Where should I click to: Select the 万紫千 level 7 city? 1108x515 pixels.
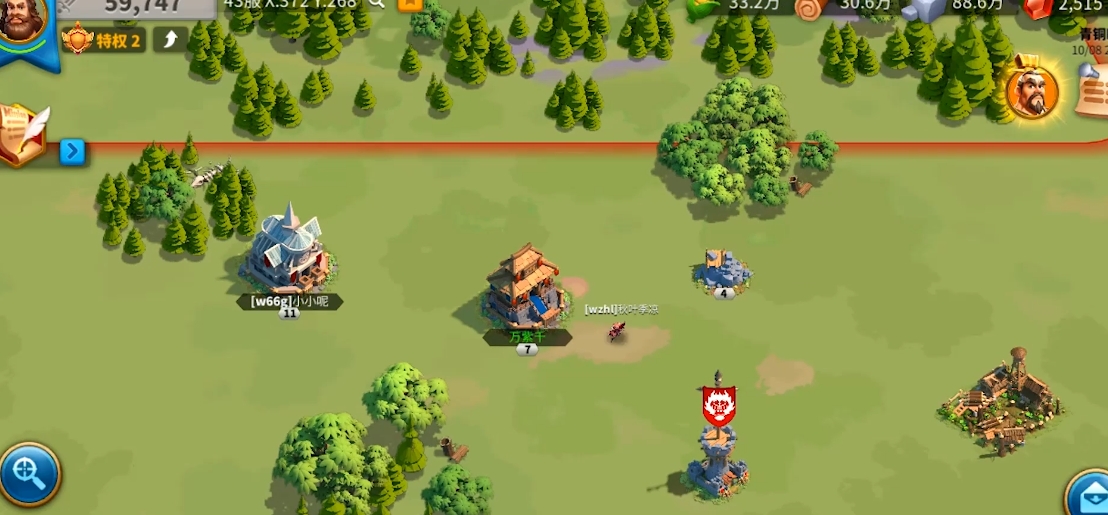click(525, 290)
